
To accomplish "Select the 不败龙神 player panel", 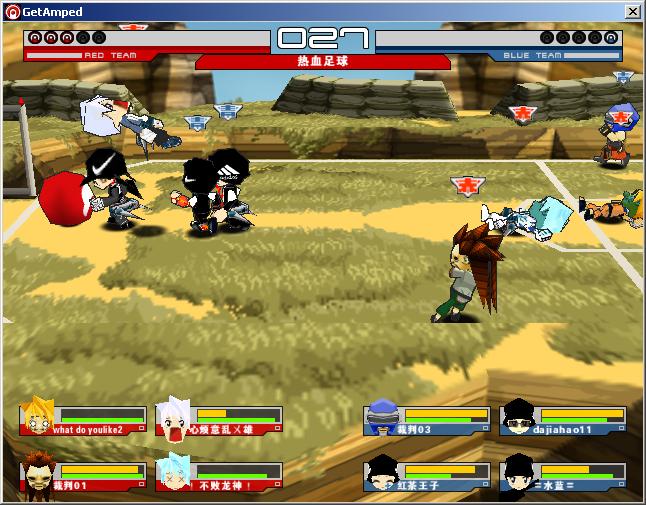I will (x=217, y=476).
